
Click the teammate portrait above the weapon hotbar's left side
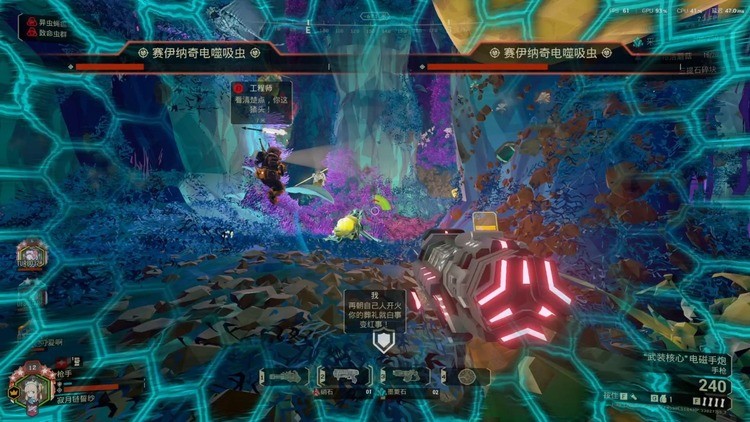click(30, 257)
